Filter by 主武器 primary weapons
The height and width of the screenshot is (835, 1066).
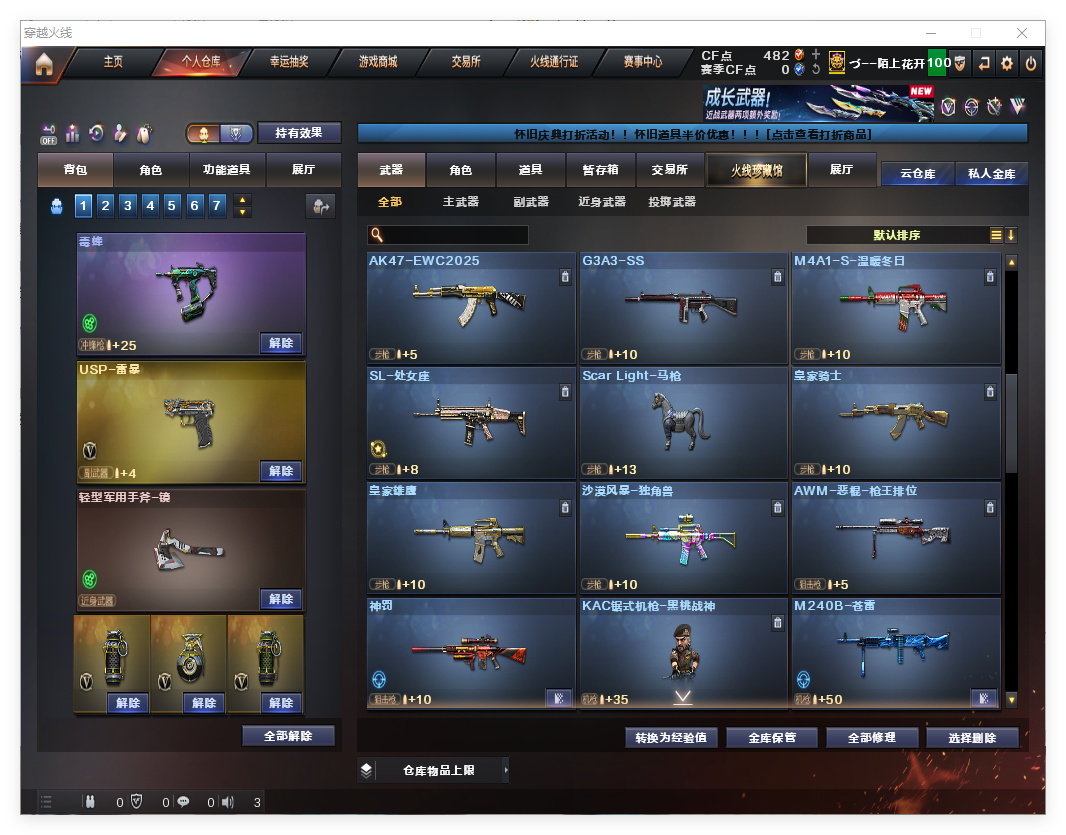tap(461, 202)
